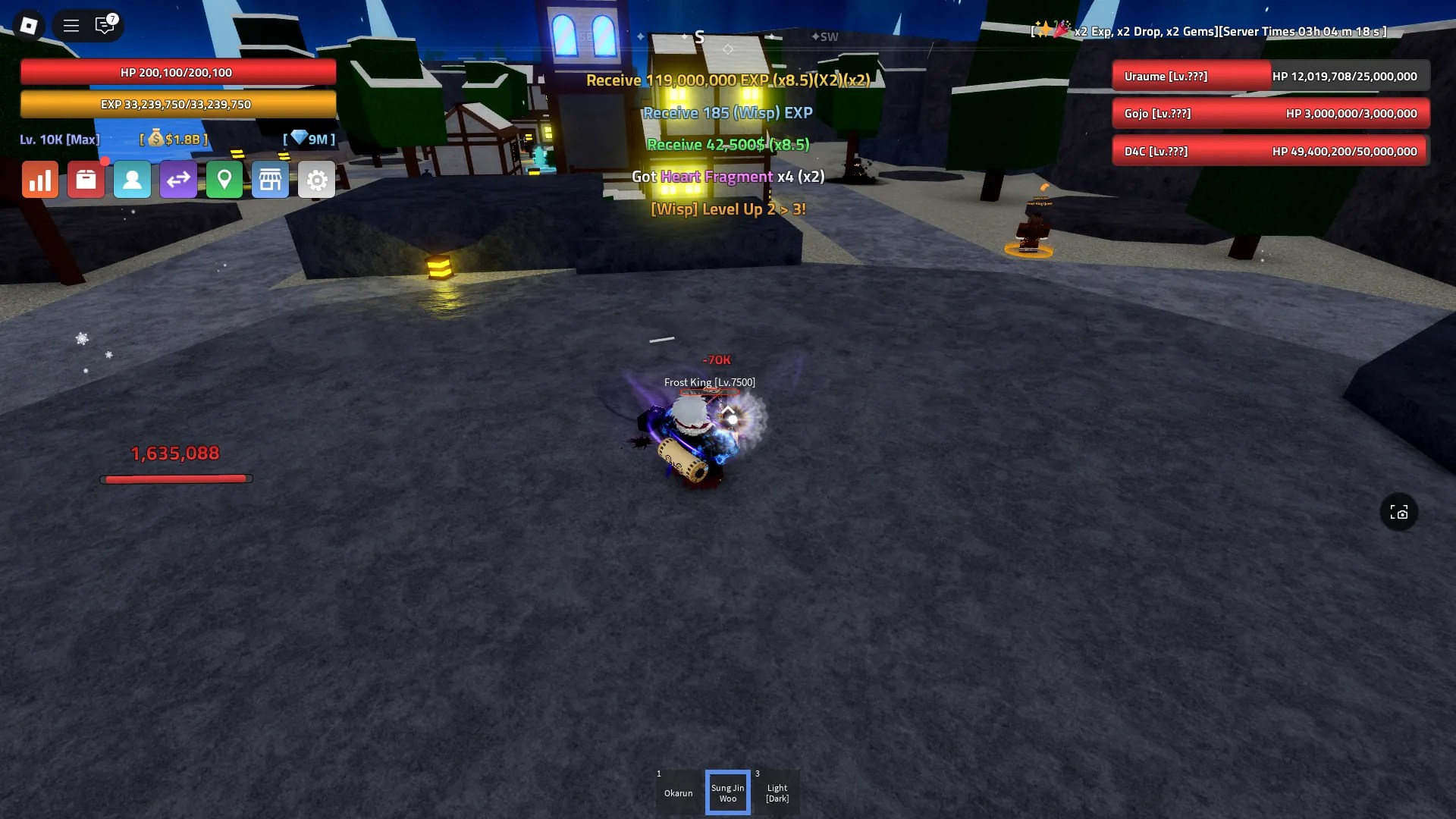
Task: Click the screenshot capture icon
Action: (1400, 513)
